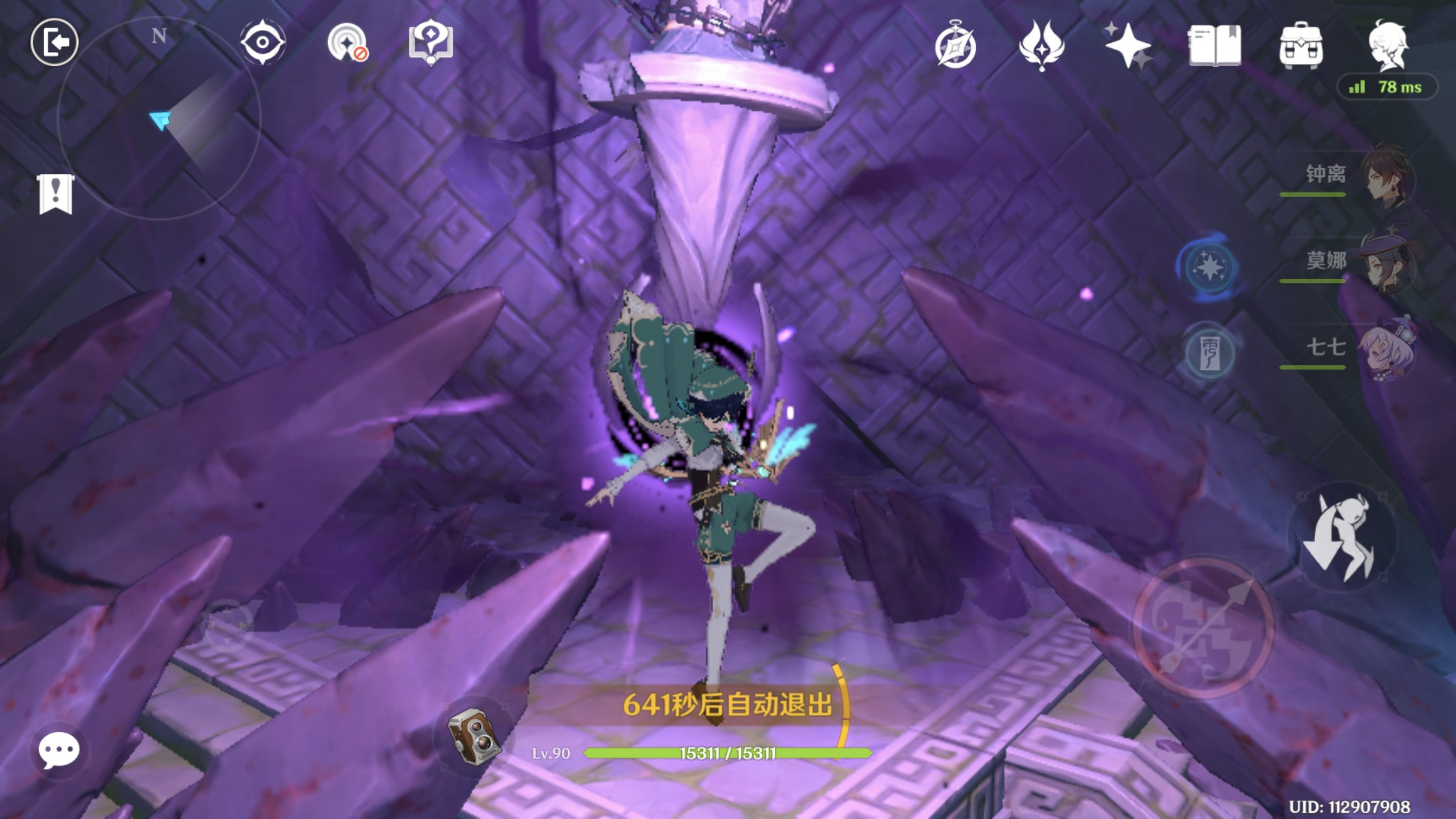Select the quest banner exclamation icon

click(x=56, y=193)
